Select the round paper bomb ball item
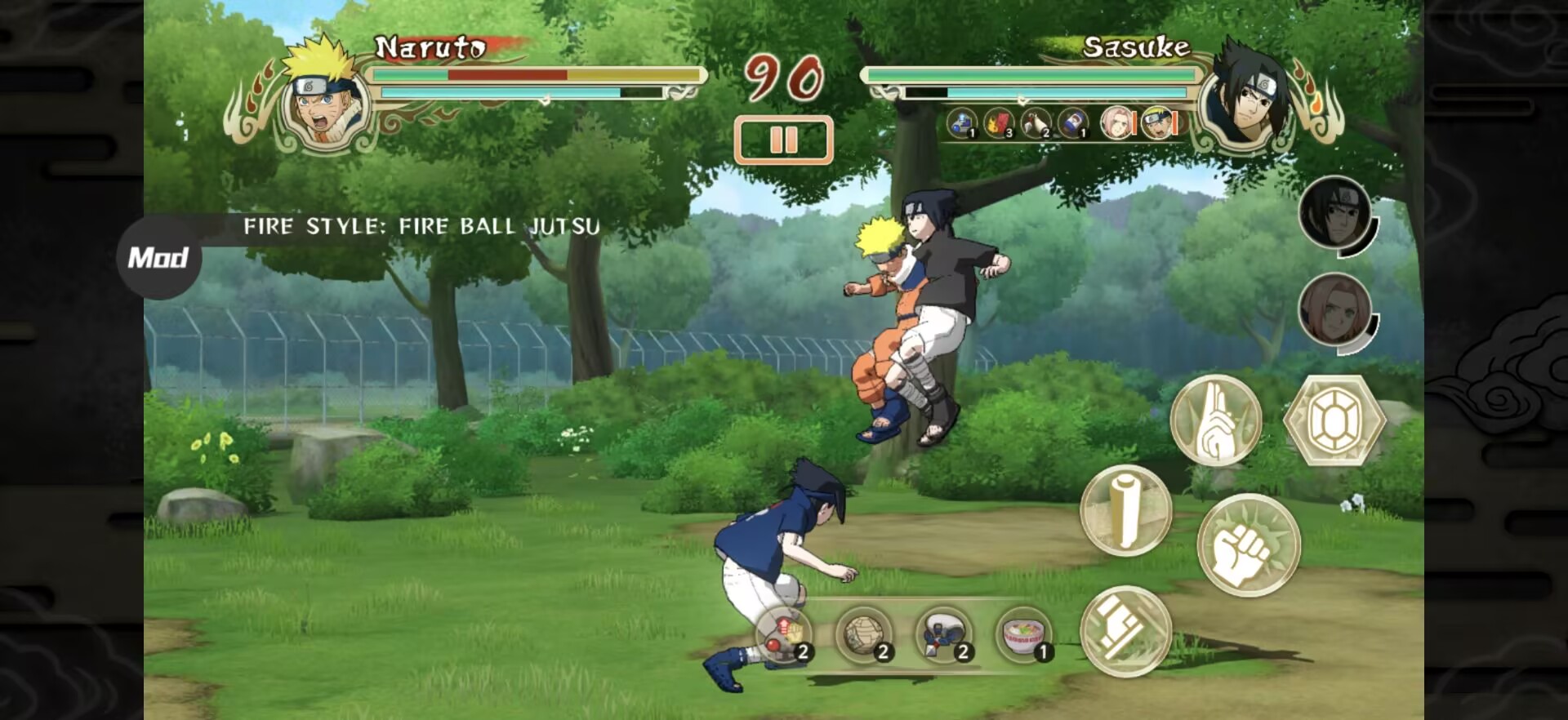Viewport: 1568px width, 720px height. (x=864, y=634)
